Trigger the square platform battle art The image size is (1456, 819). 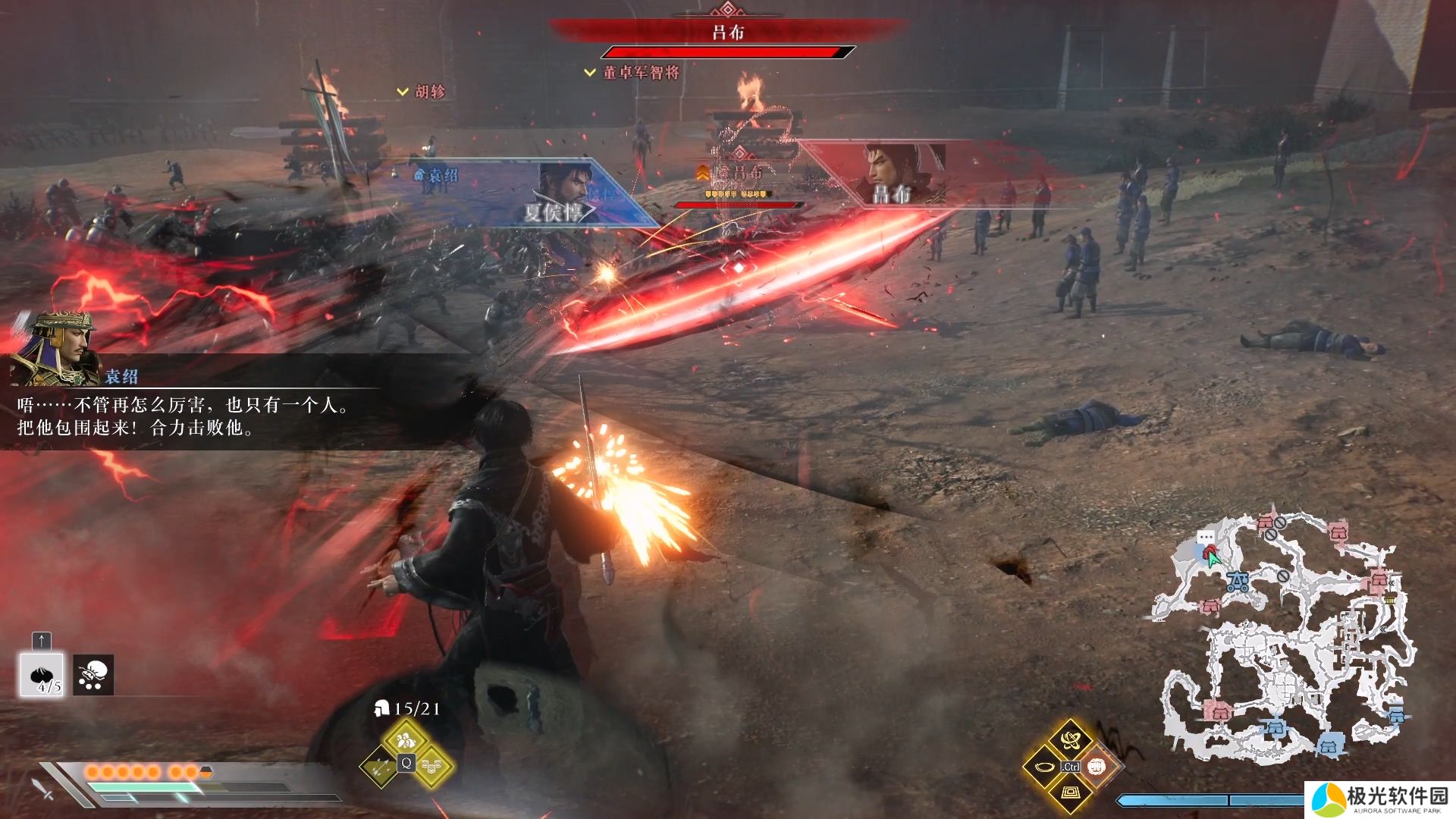(1070, 793)
